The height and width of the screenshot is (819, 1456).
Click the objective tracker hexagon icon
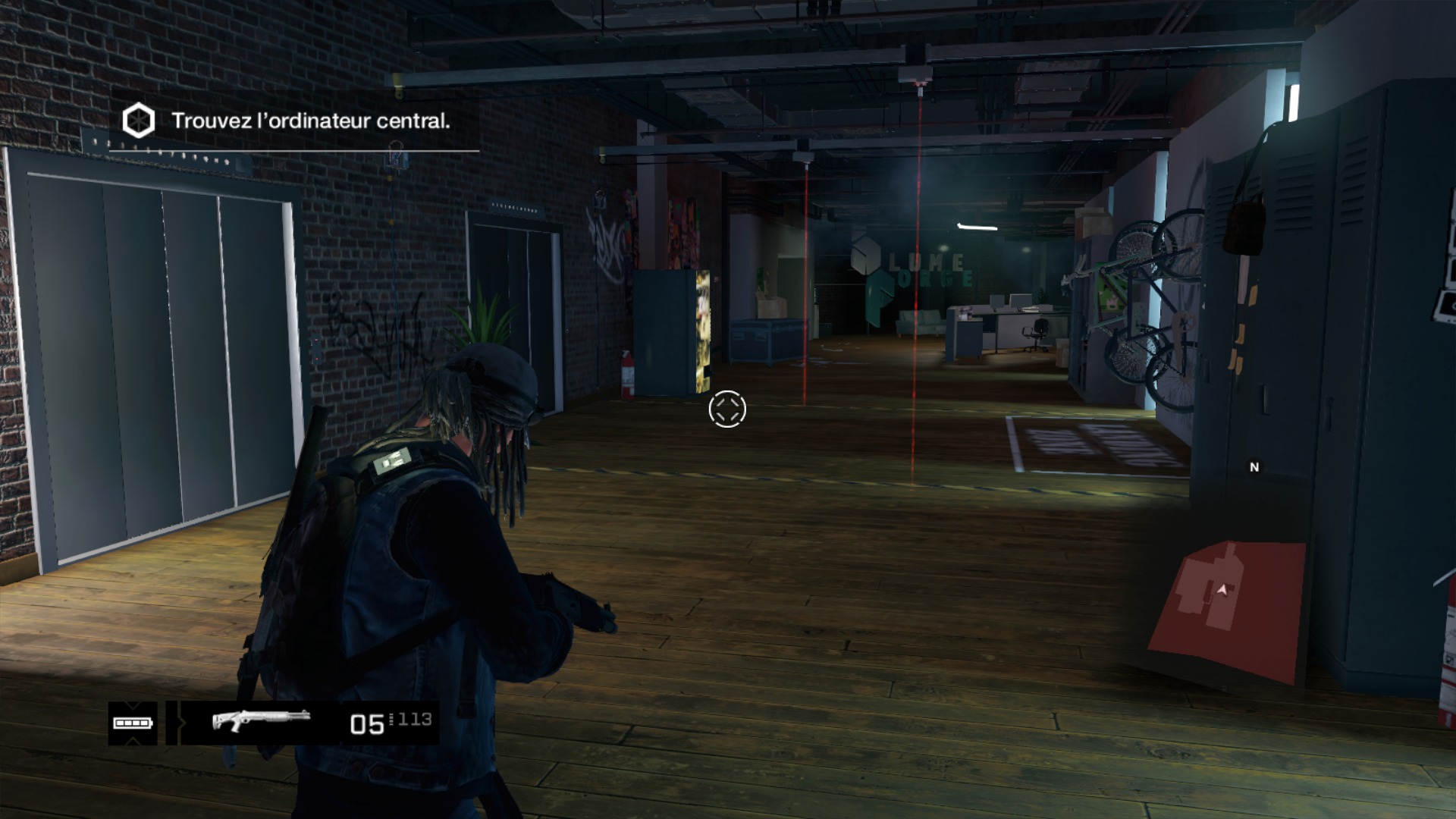(x=139, y=121)
